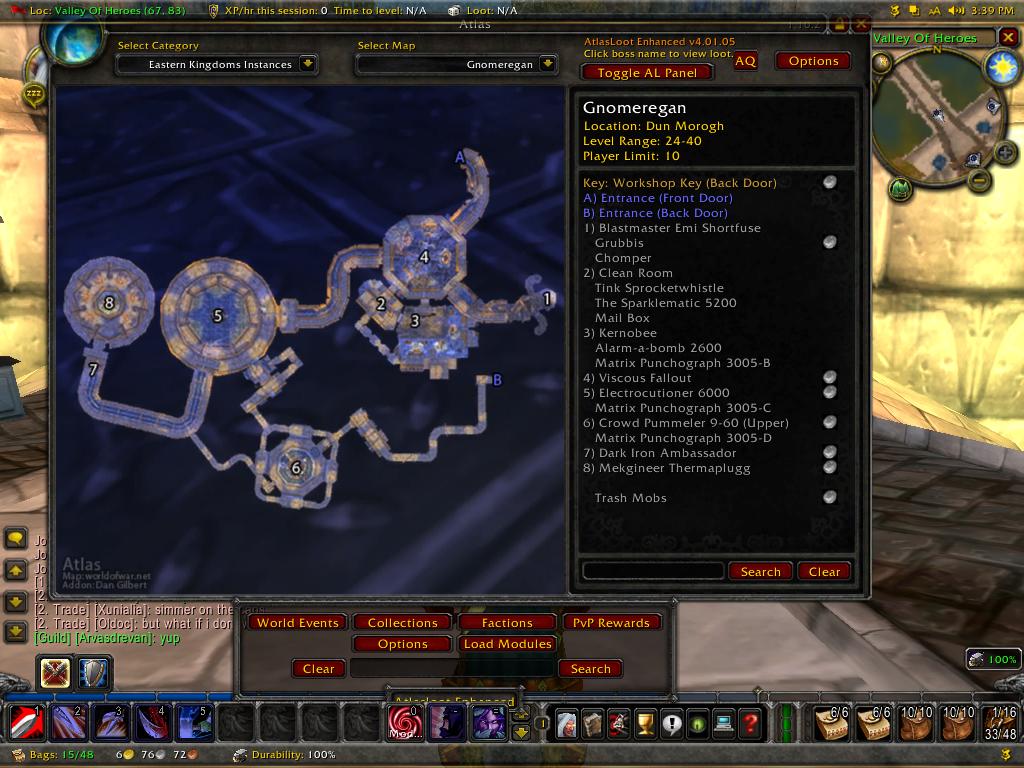Open Trash Mobs loot list
This screenshot has height=768, width=1024.
(x=630, y=498)
